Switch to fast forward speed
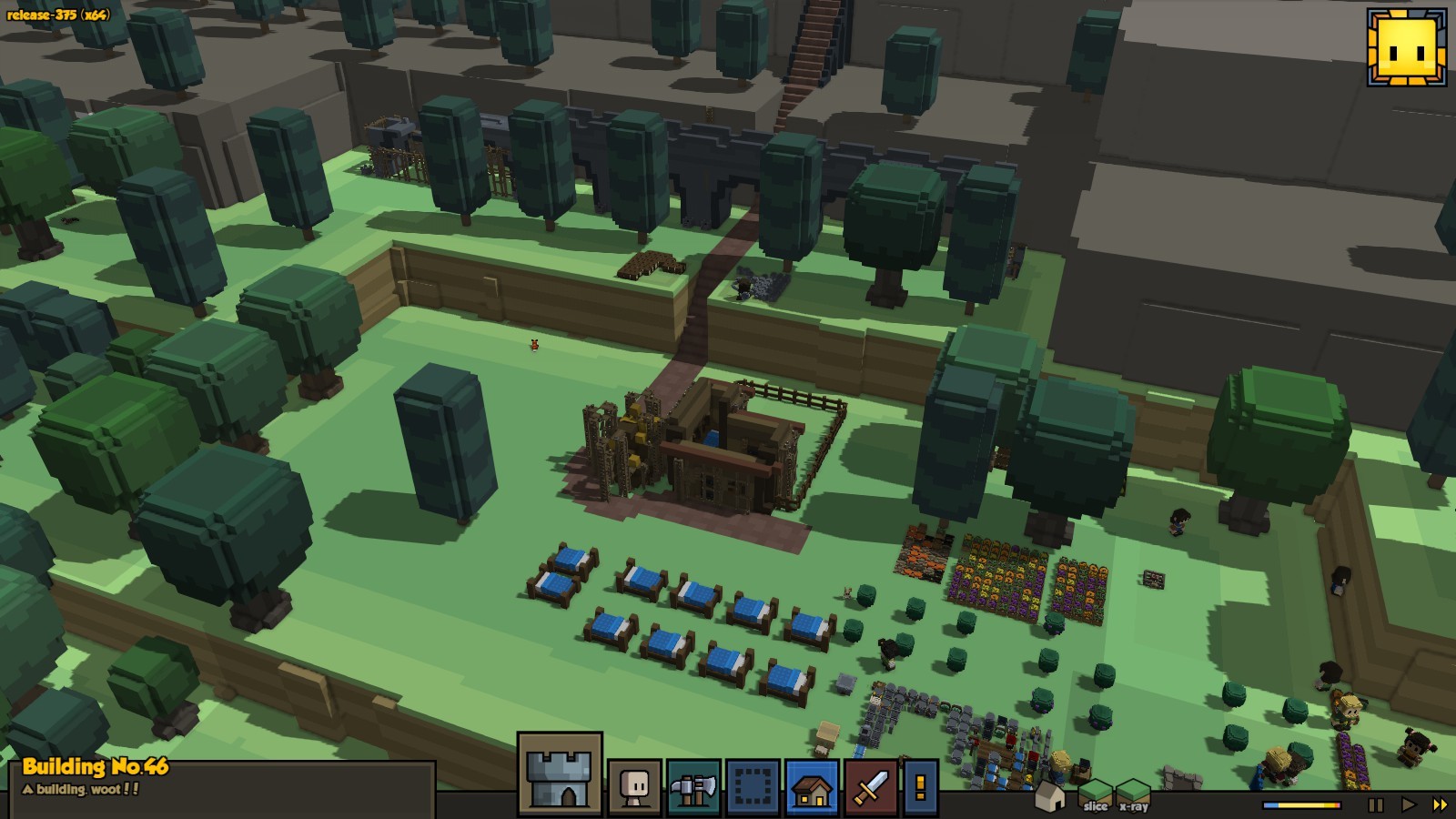 pos(1440,804)
